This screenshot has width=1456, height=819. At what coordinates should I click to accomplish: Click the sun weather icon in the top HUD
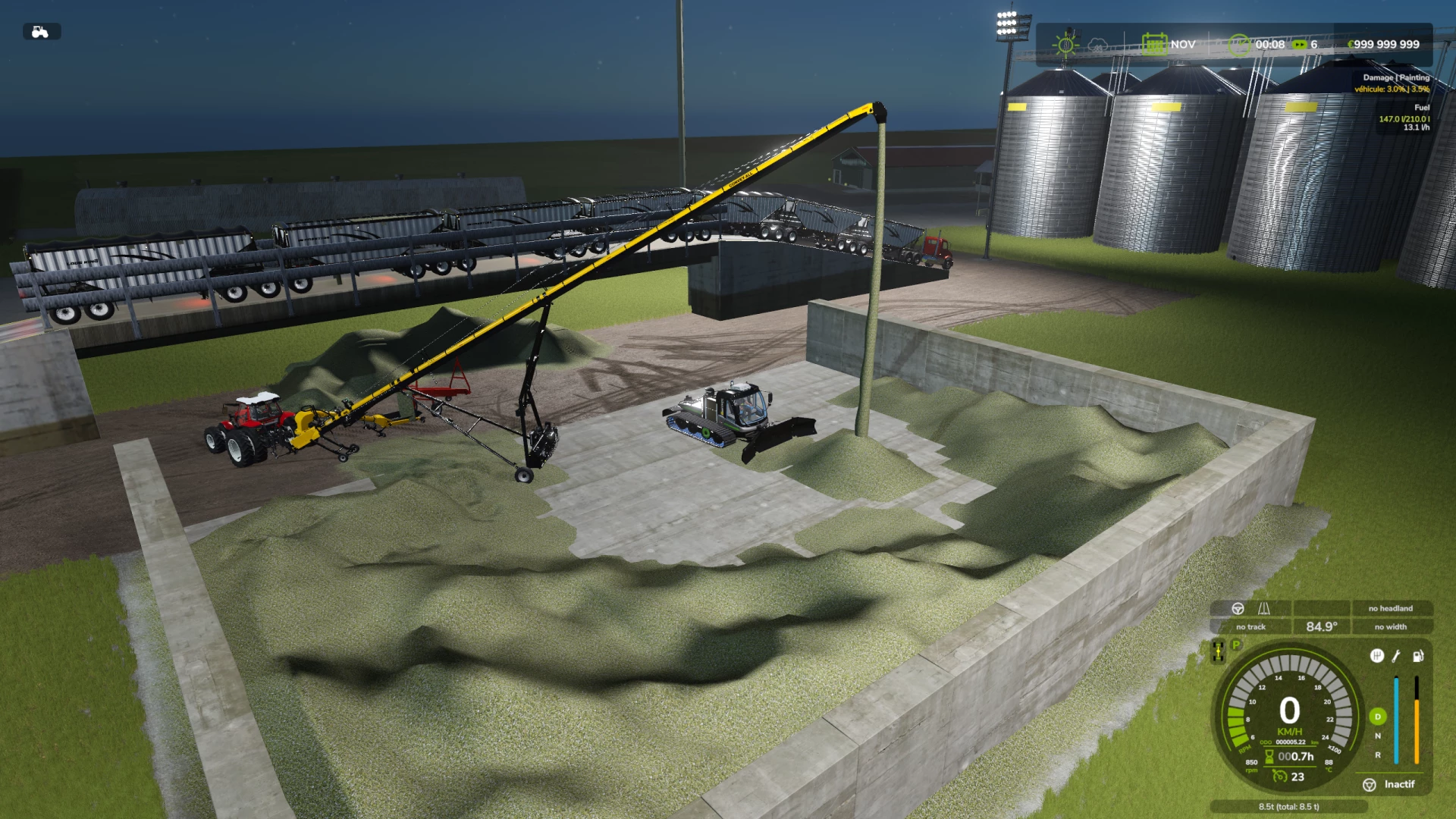(1067, 45)
